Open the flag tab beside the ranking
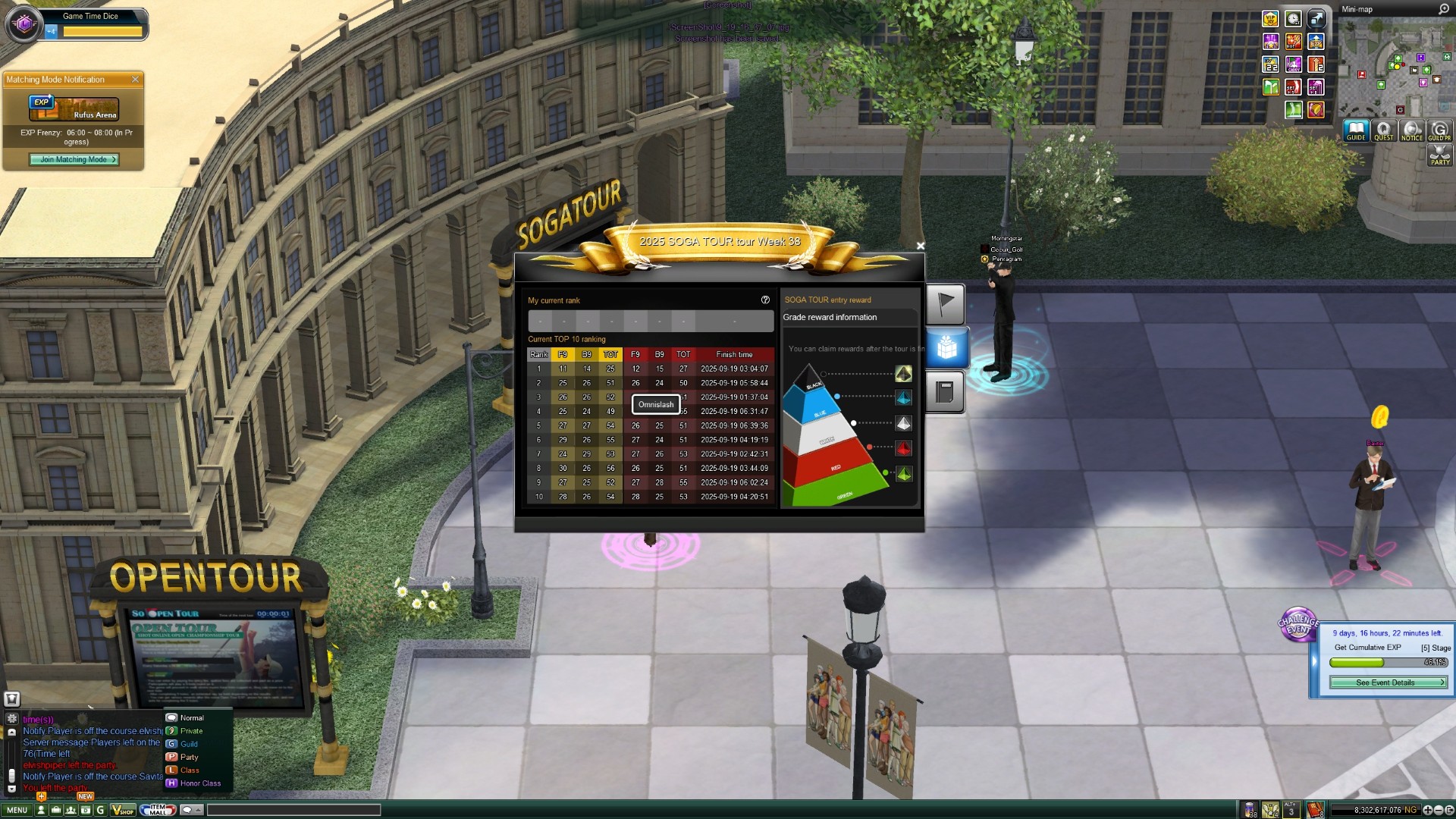 coord(945,304)
